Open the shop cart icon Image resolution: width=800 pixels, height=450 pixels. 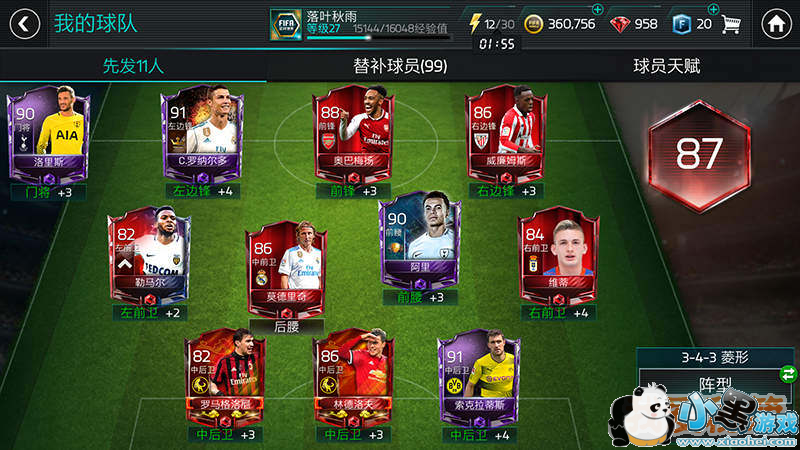pyautogui.click(x=733, y=23)
